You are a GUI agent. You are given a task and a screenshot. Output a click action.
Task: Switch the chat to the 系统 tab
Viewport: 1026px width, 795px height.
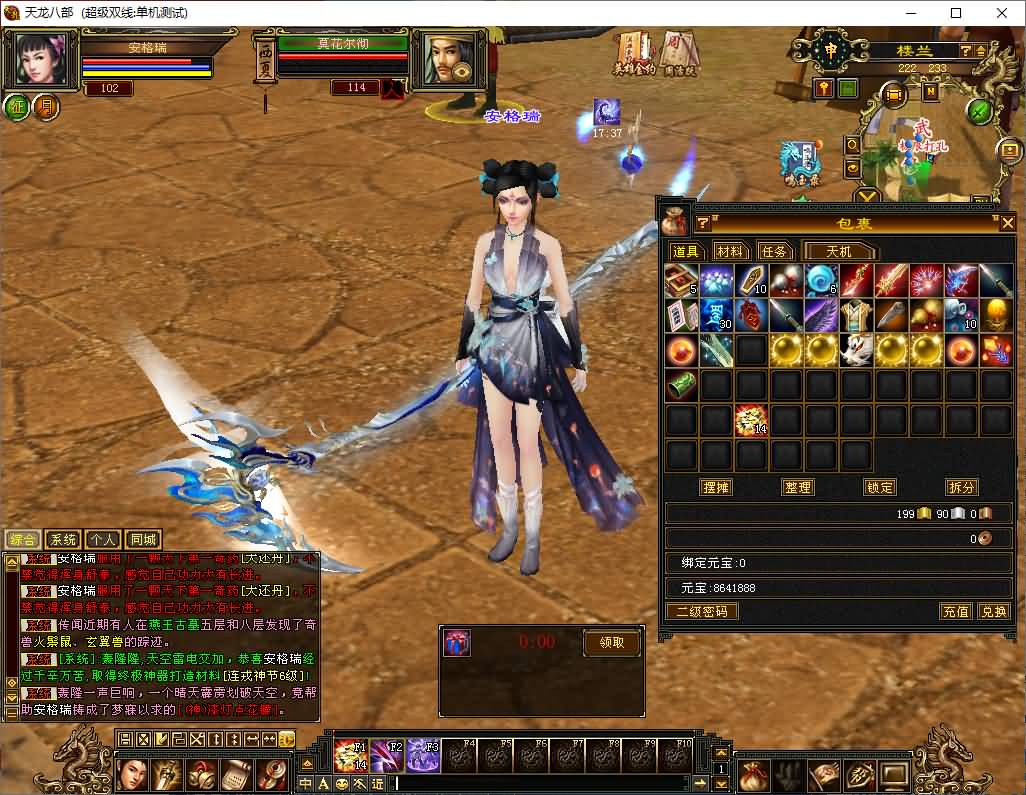click(x=63, y=540)
